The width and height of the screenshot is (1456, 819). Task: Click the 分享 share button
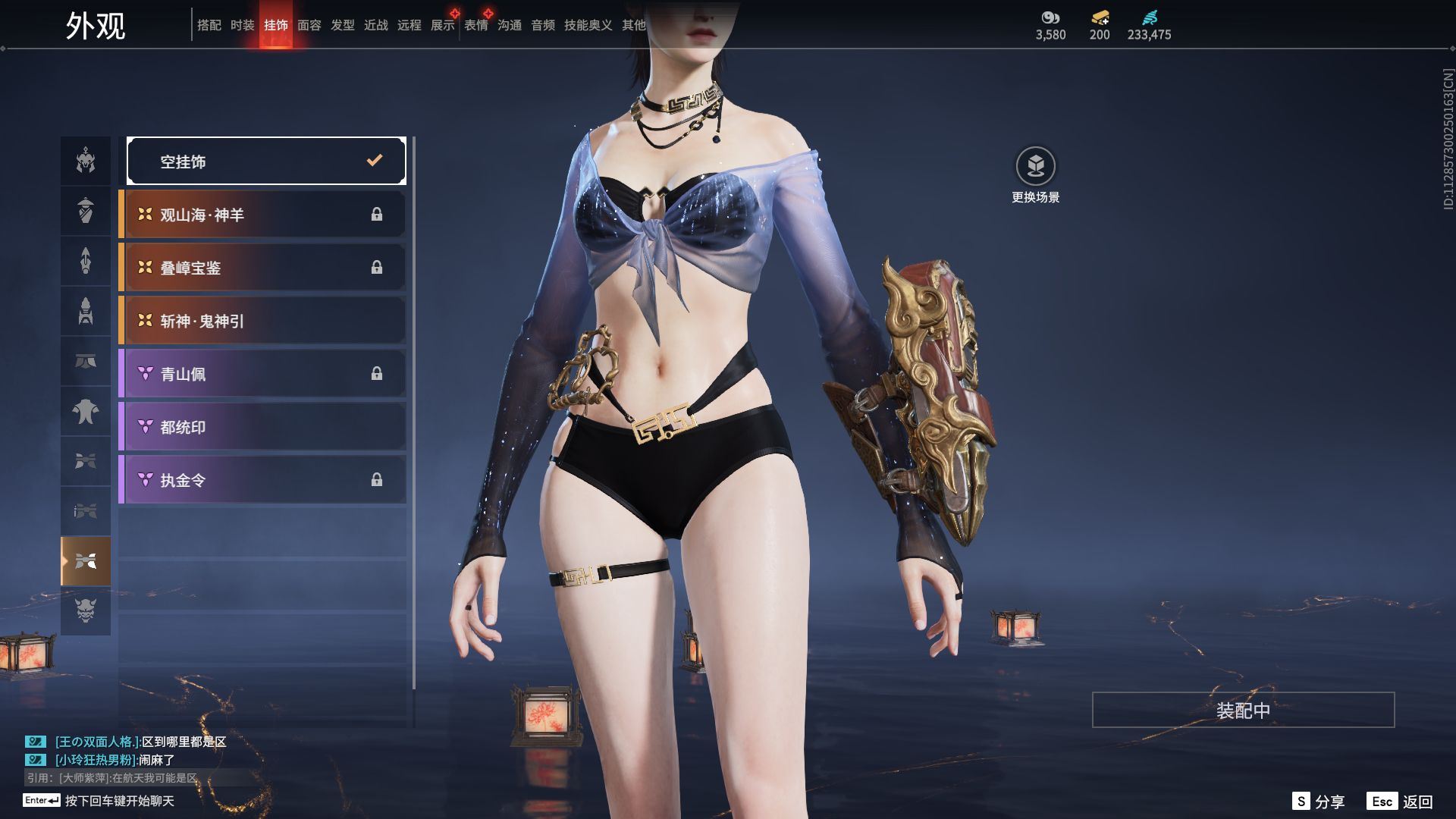(1319, 802)
